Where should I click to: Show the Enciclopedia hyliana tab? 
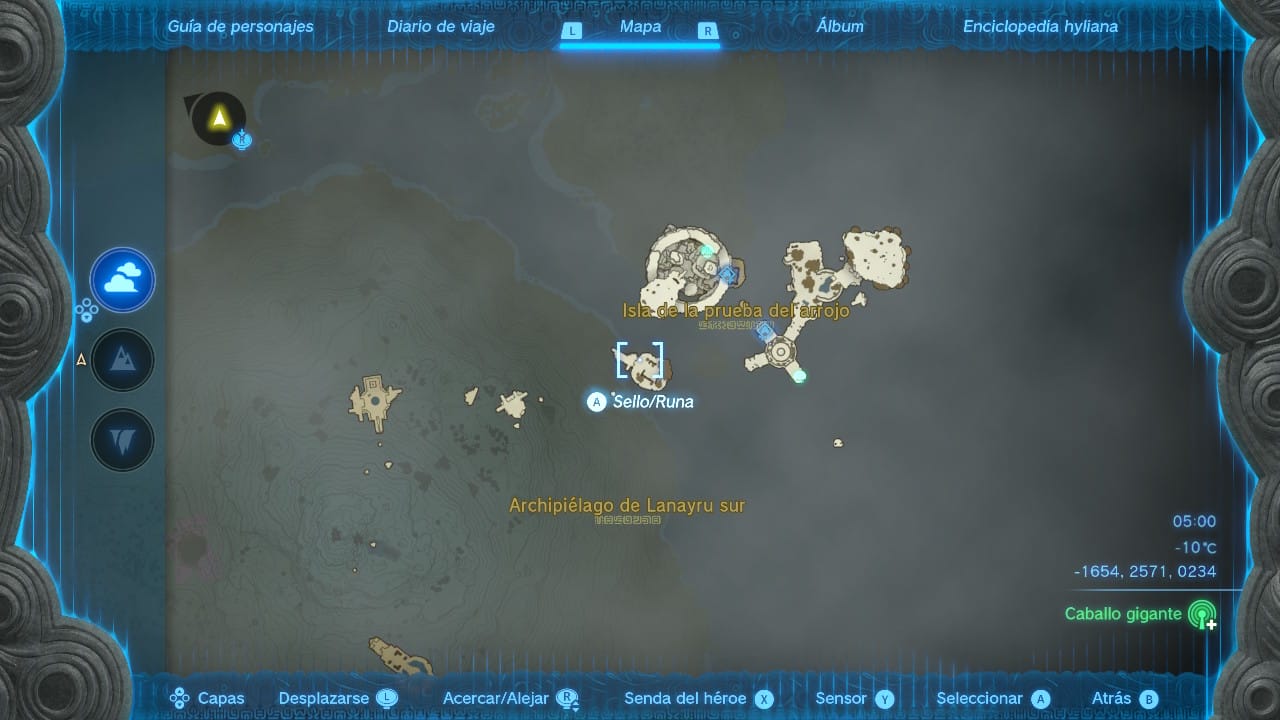coord(1040,27)
